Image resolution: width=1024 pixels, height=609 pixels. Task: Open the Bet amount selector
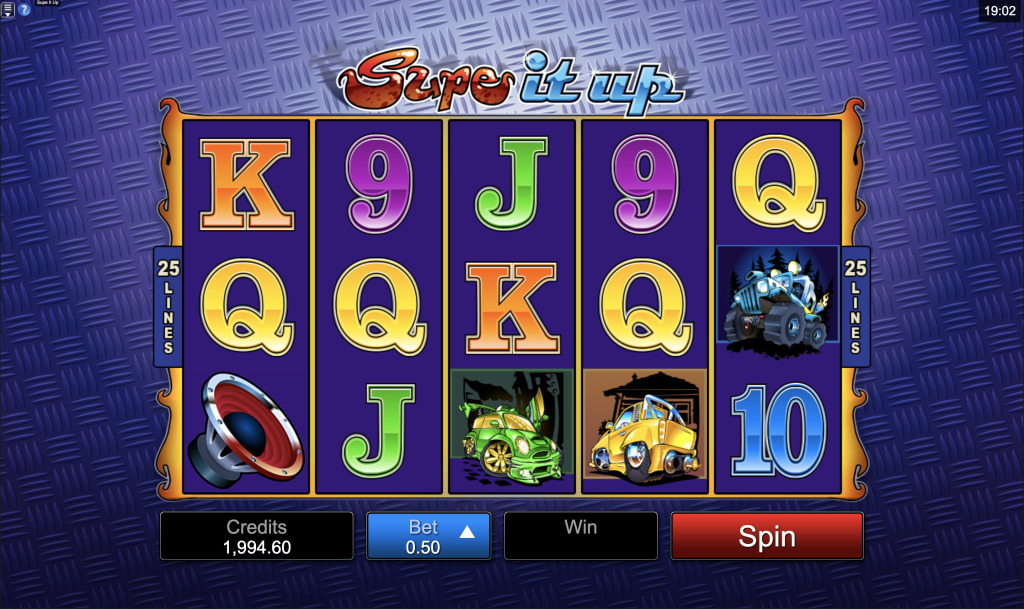pyautogui.click(x=428, y=536)
